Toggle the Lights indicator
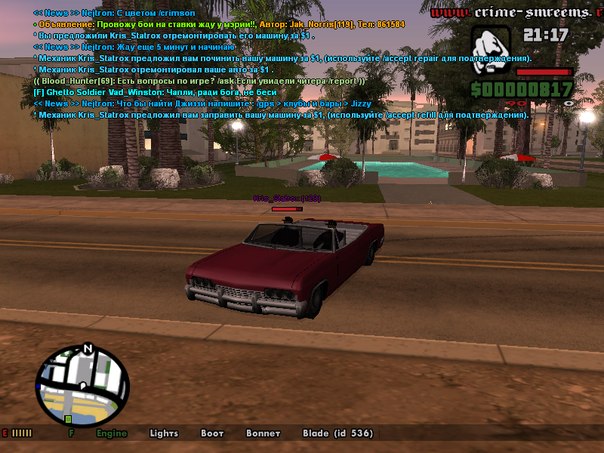 [164, 433]
